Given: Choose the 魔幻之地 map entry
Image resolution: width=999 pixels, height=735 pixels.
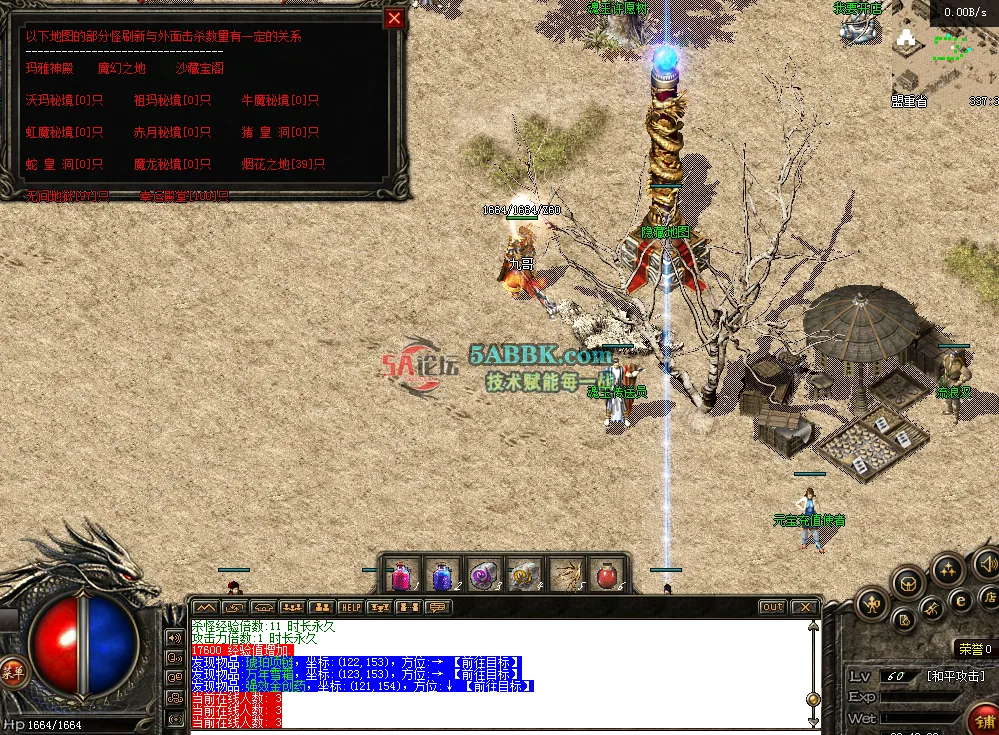Looking at the screenshot, I should 121,69.
